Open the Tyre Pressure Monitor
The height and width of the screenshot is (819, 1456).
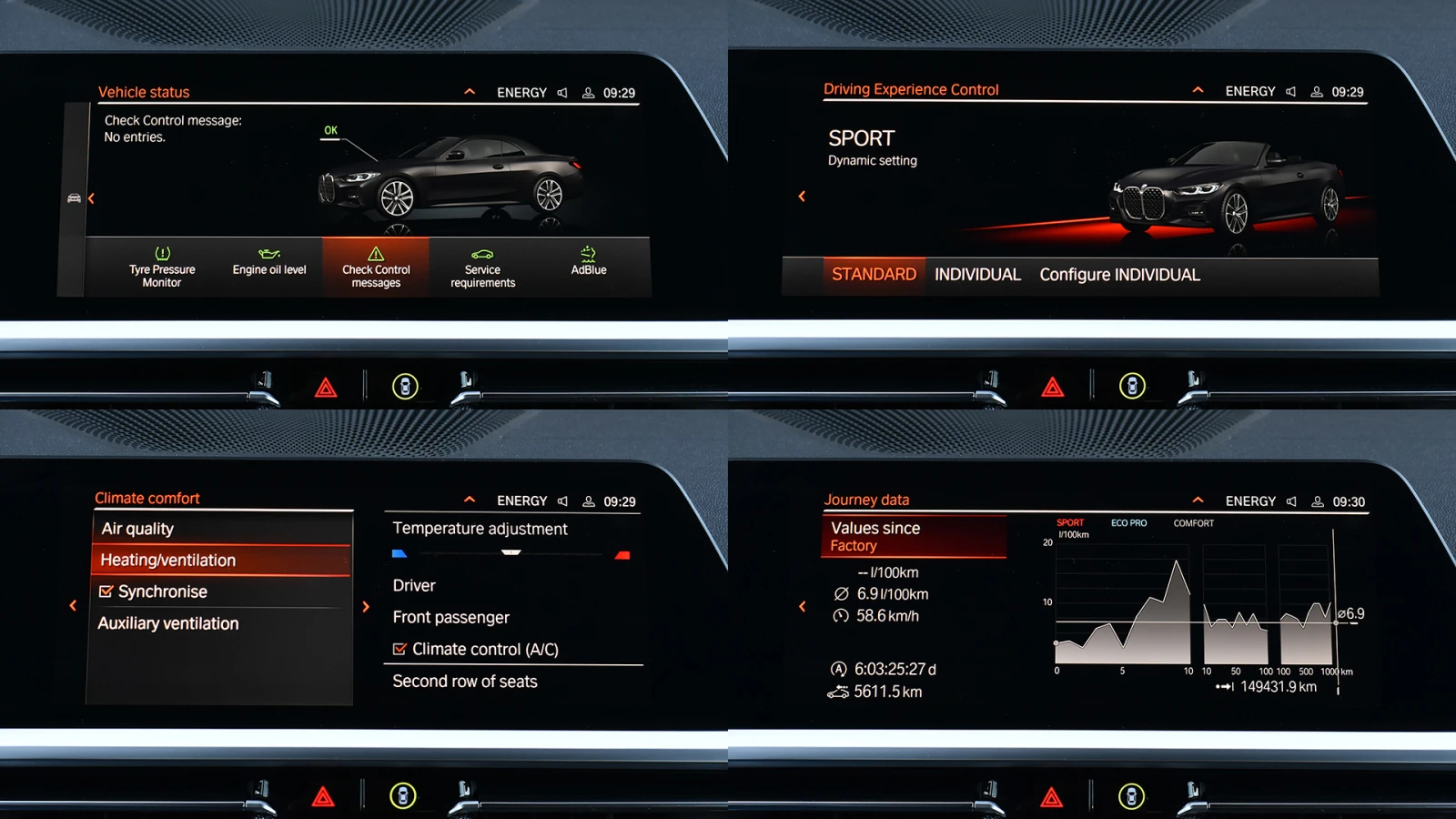point(162,268)
